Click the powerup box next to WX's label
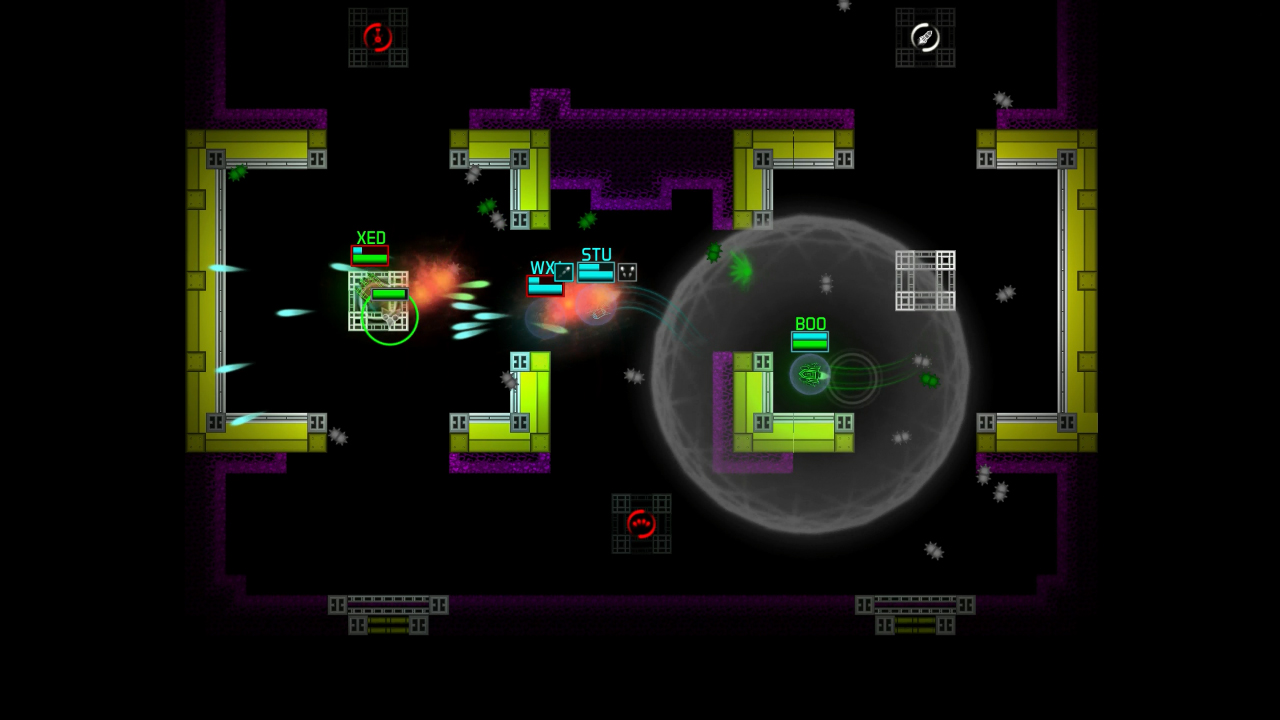This screenshot has height=720, width=1280. 562,271
